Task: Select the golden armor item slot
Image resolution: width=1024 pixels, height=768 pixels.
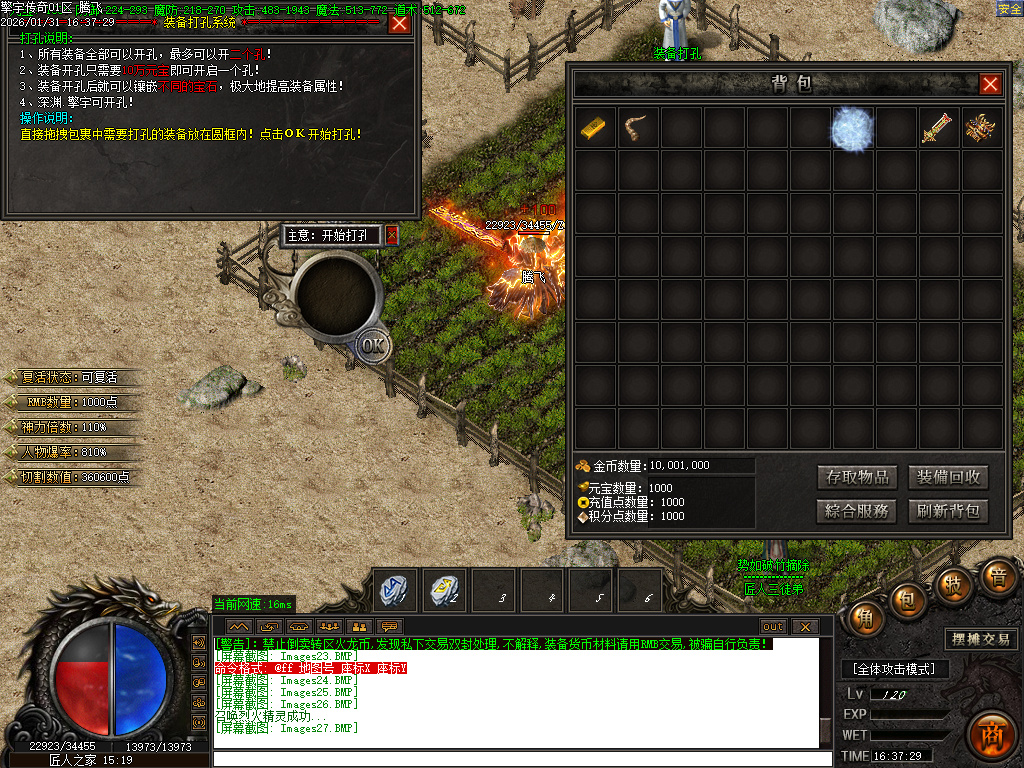Action: click(x=982, y=129)
